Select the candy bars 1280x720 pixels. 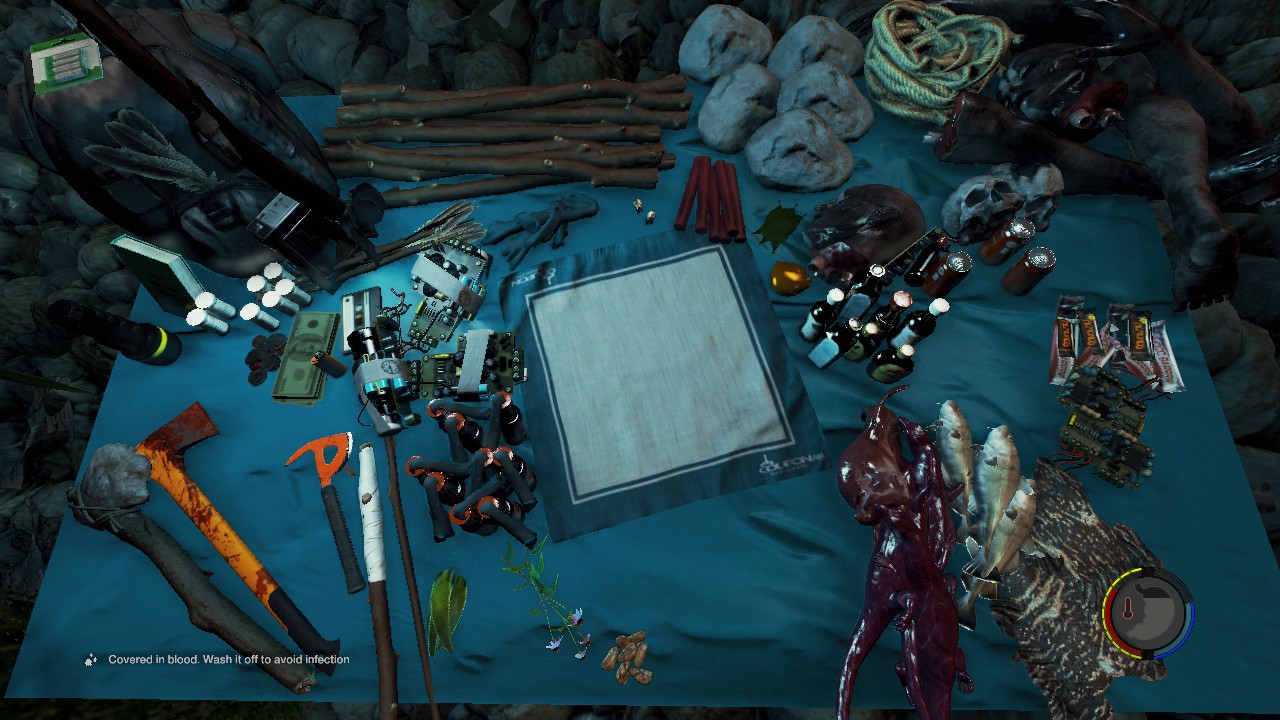coord(1115,340)
